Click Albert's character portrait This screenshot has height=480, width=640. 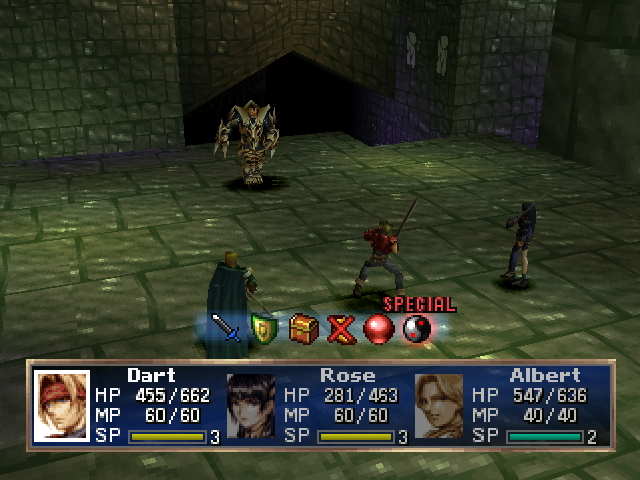[439, 406]
